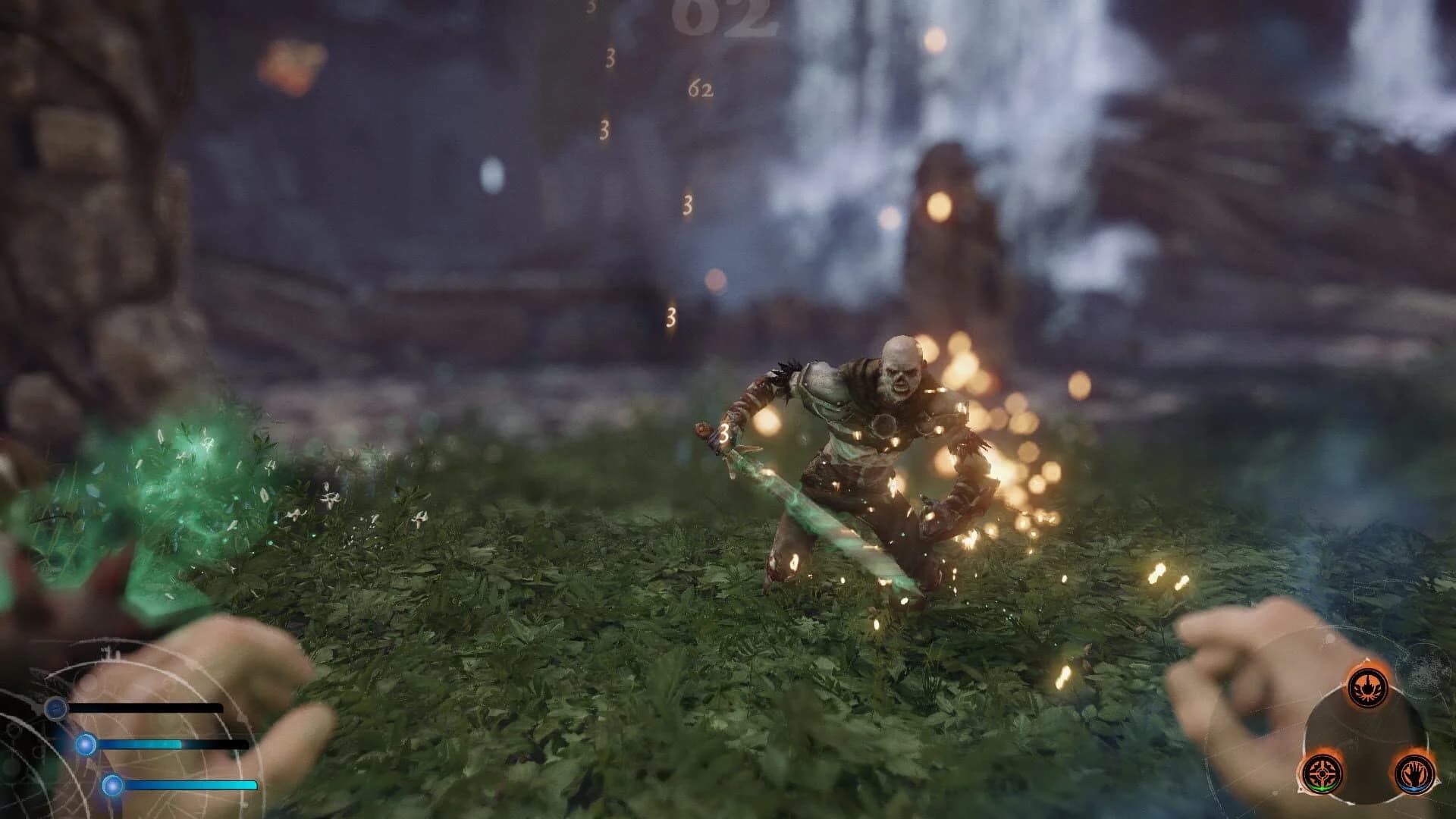1456x819 pixels.
Task: Click the glowing orb on the mana bar
Action: coord(86,745)
